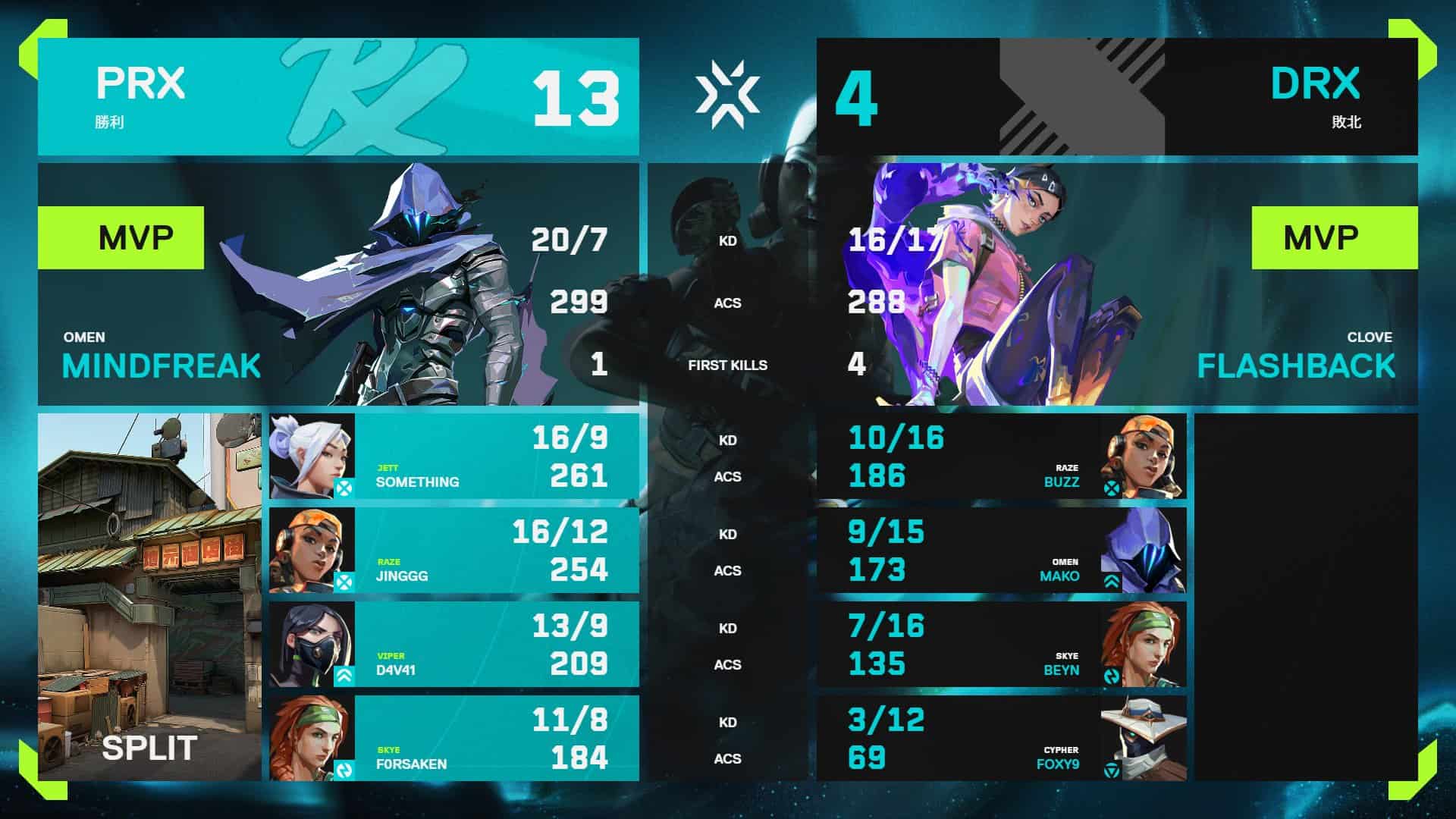Click the duelist icon under JINGGG's Raze portrait

click(x=345, y=582)
